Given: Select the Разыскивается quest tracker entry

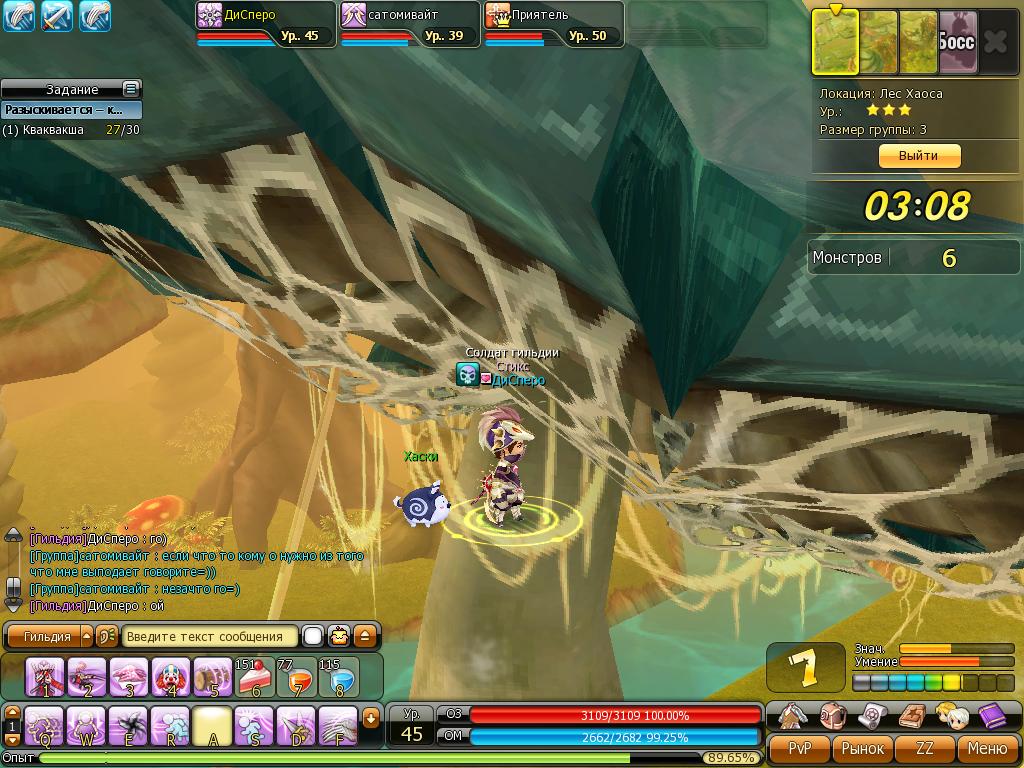Looking at the screenshot, I should click(x=70, y=110).
